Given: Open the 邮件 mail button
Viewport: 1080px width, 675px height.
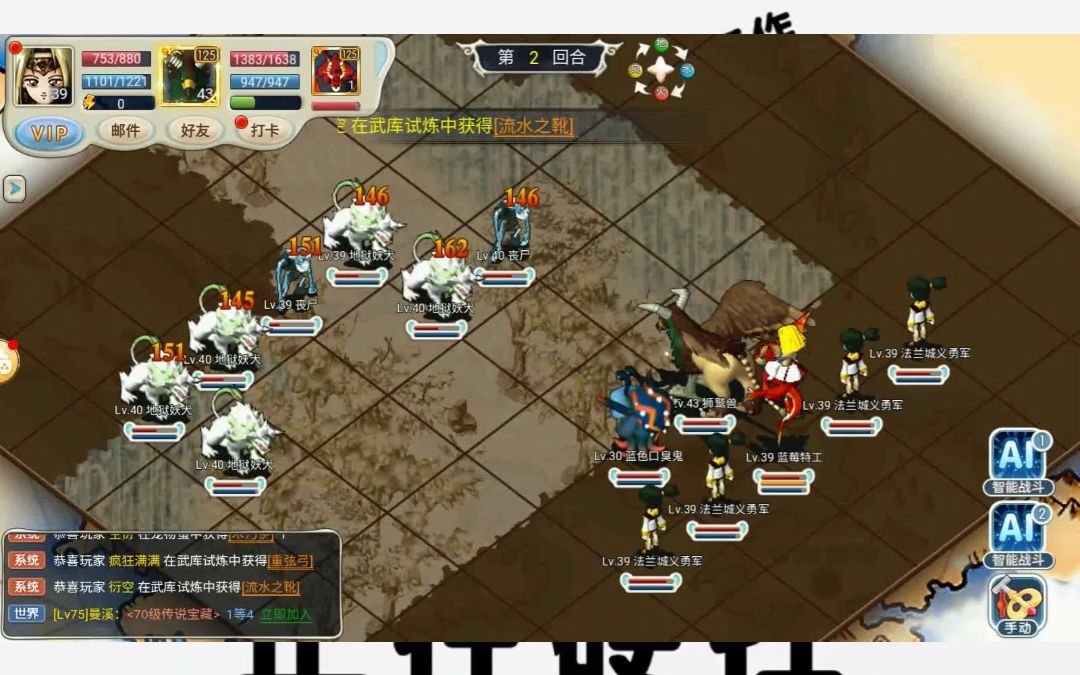Looking at the screenshot, I should coord(125,130).
